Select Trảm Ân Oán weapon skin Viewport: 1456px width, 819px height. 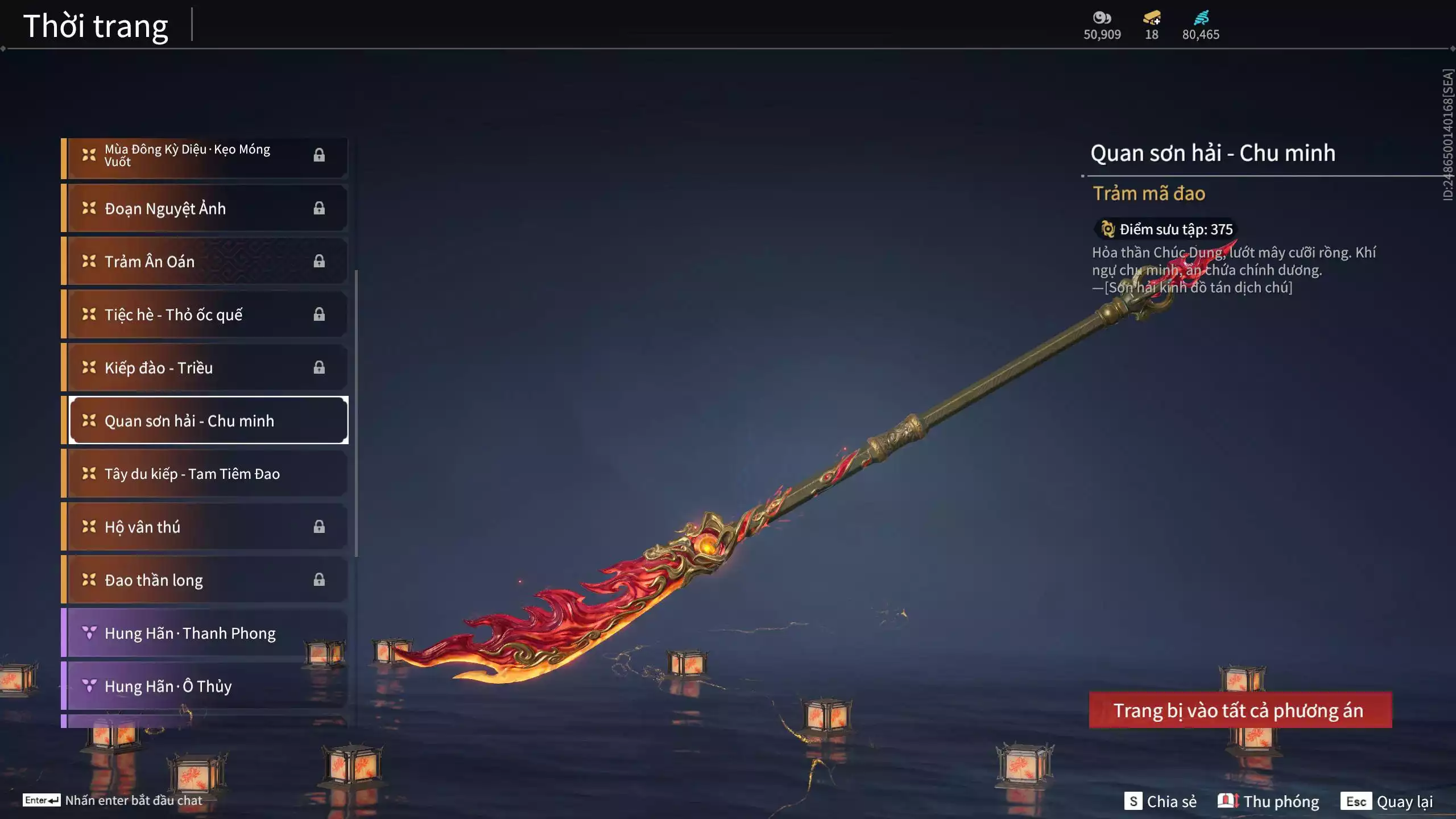click(205, 261)
